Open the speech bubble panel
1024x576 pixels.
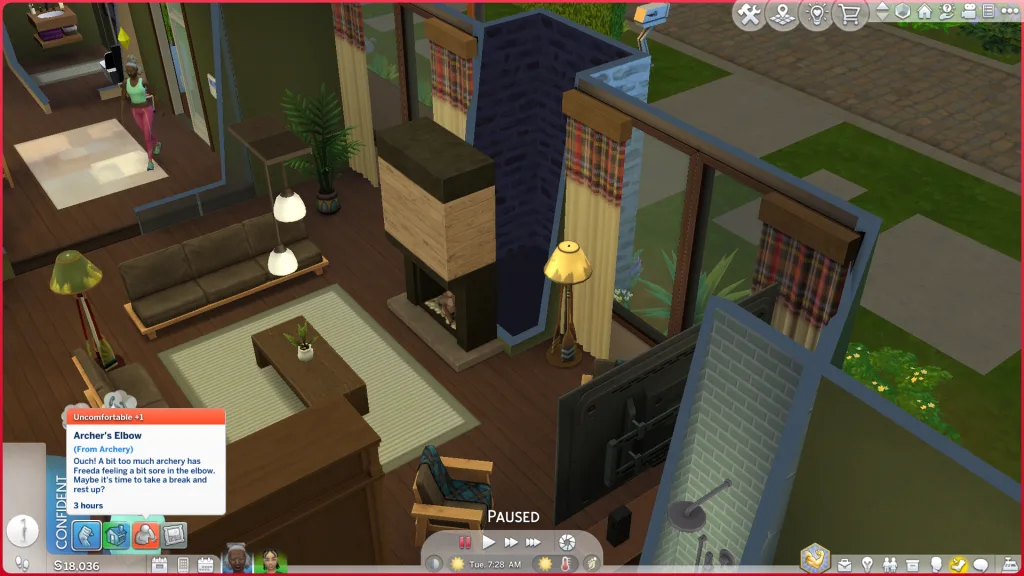981,565
